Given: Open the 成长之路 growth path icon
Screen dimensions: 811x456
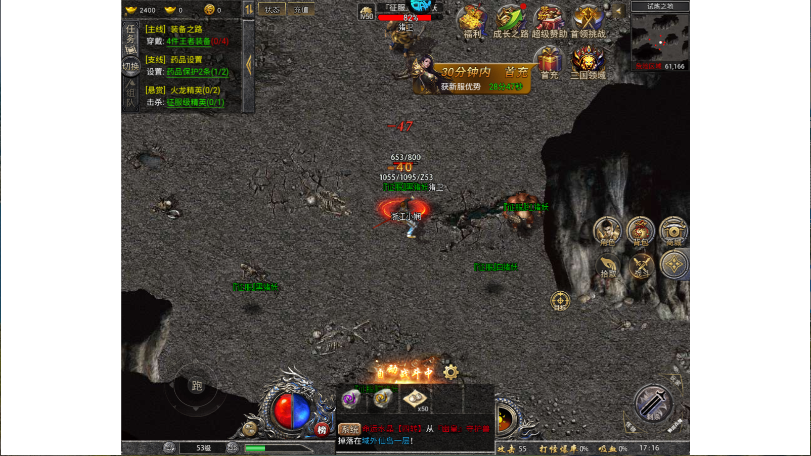Looking at the screenshot, I should (x=509, y=19).
